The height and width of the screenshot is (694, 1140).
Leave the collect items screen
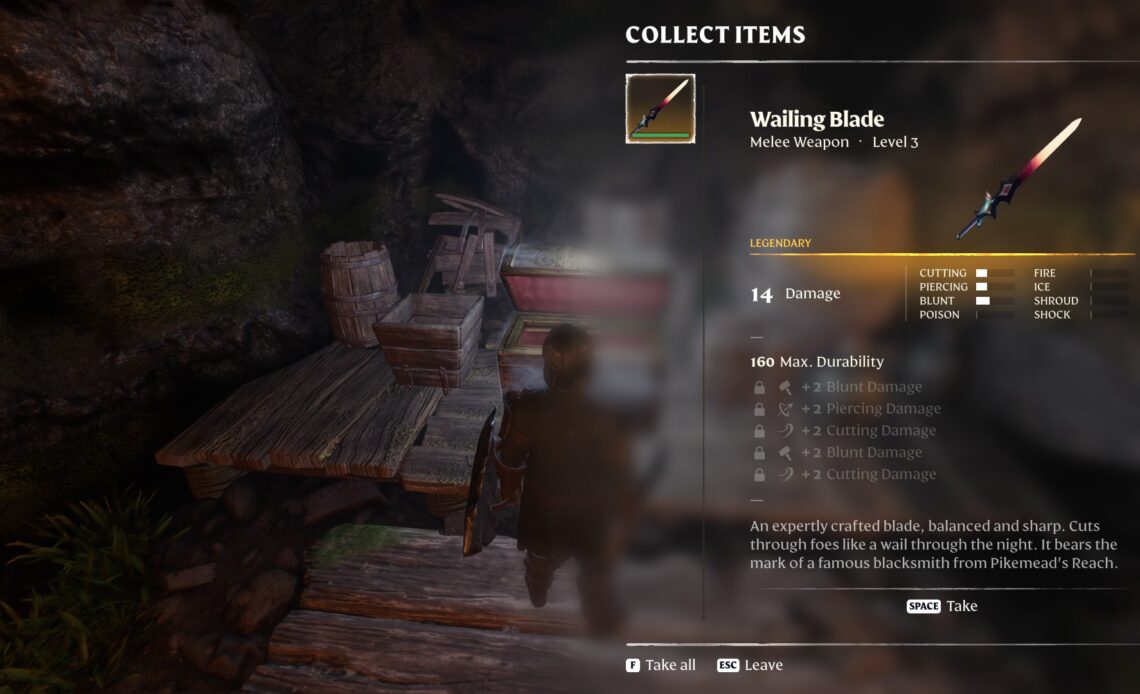(750, 665)
